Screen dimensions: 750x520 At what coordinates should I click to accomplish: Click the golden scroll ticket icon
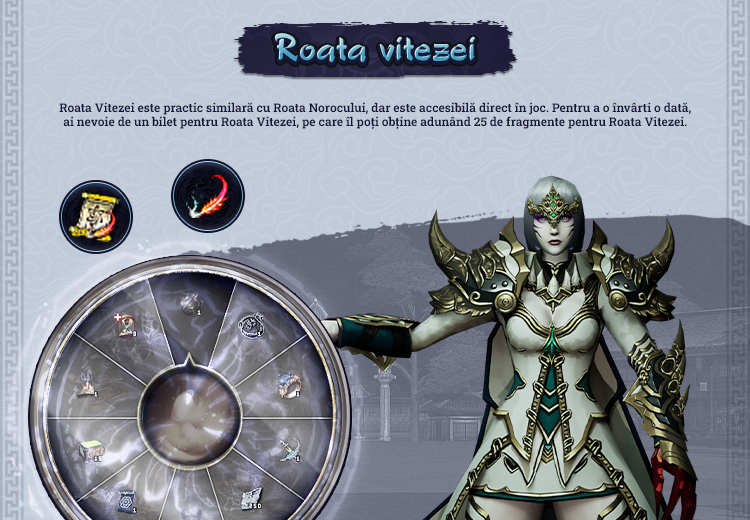pos(95,216)
